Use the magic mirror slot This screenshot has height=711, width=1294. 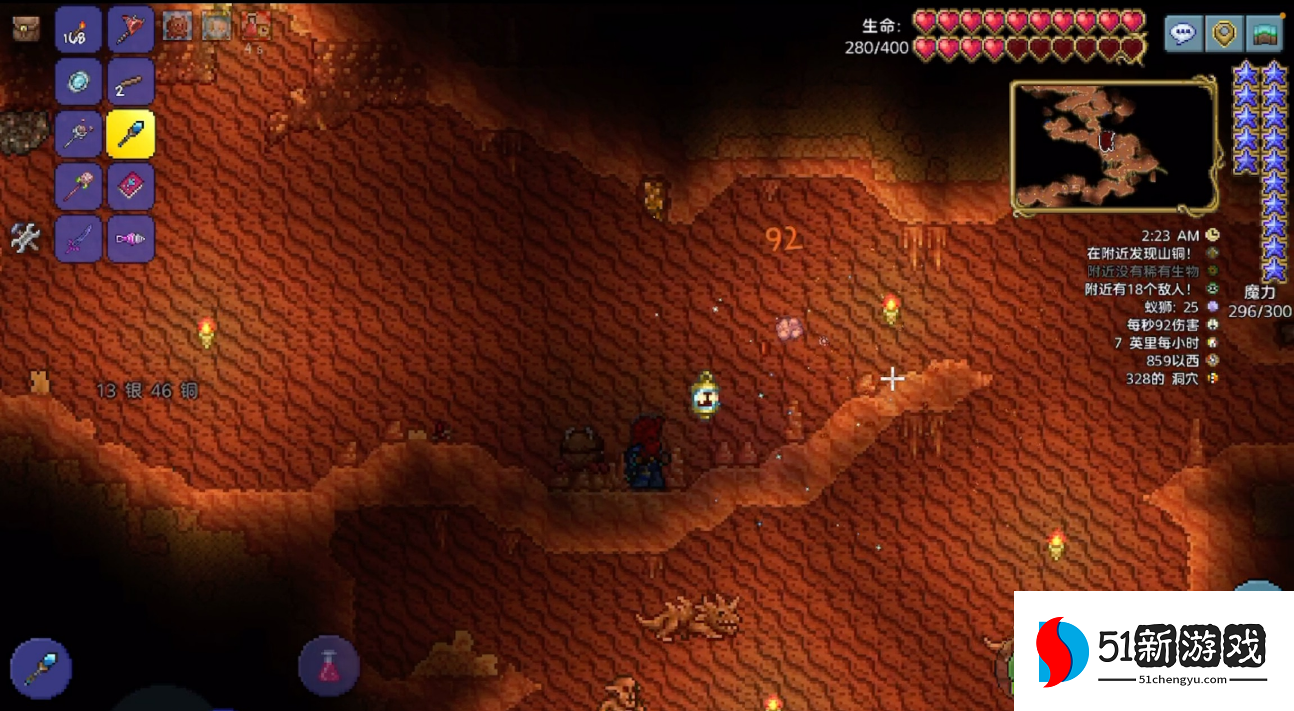pos(78,82)
